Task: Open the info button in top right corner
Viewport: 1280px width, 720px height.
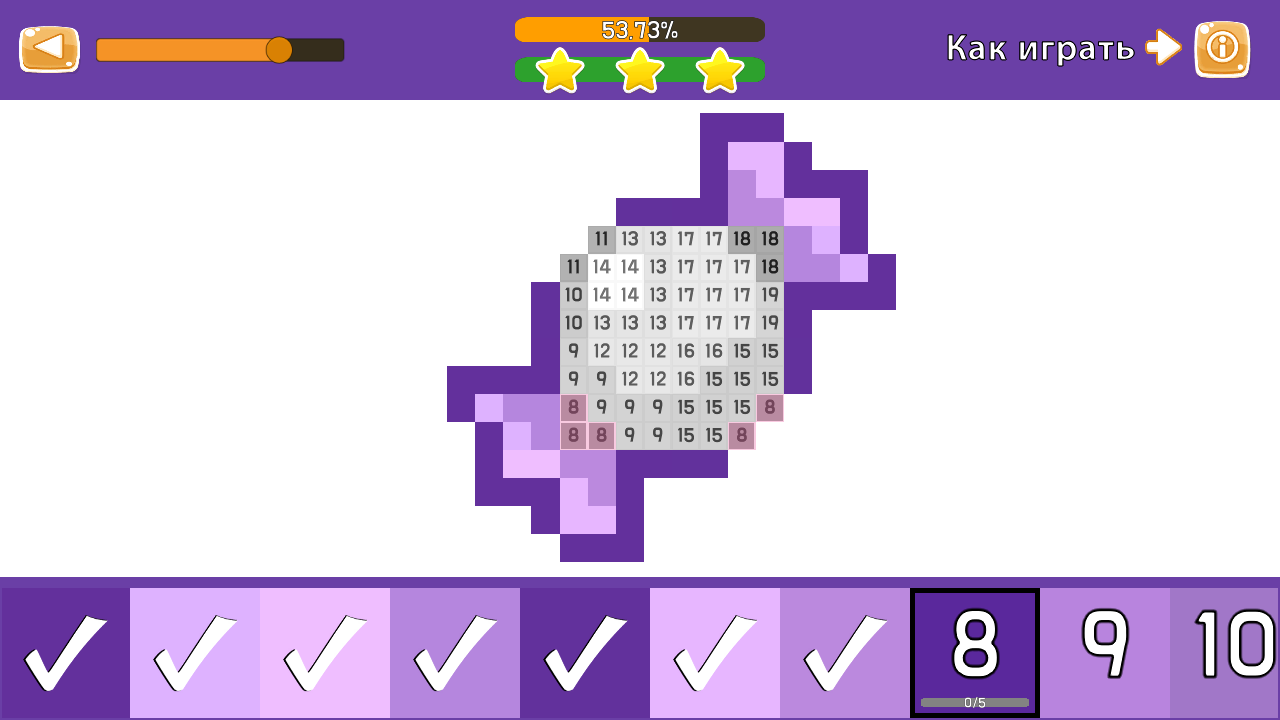Action: click(x=1221, y=47)
